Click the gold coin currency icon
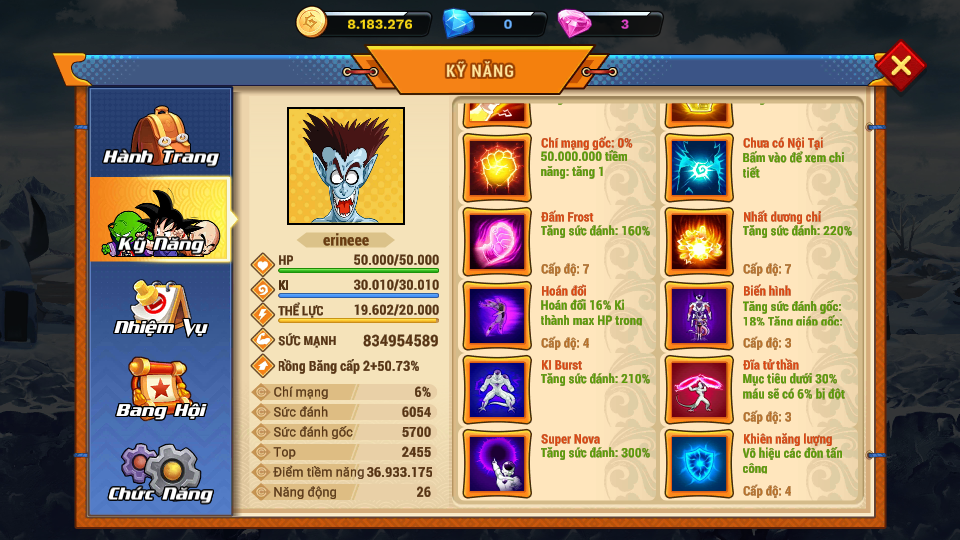 [x=312, y=22]
